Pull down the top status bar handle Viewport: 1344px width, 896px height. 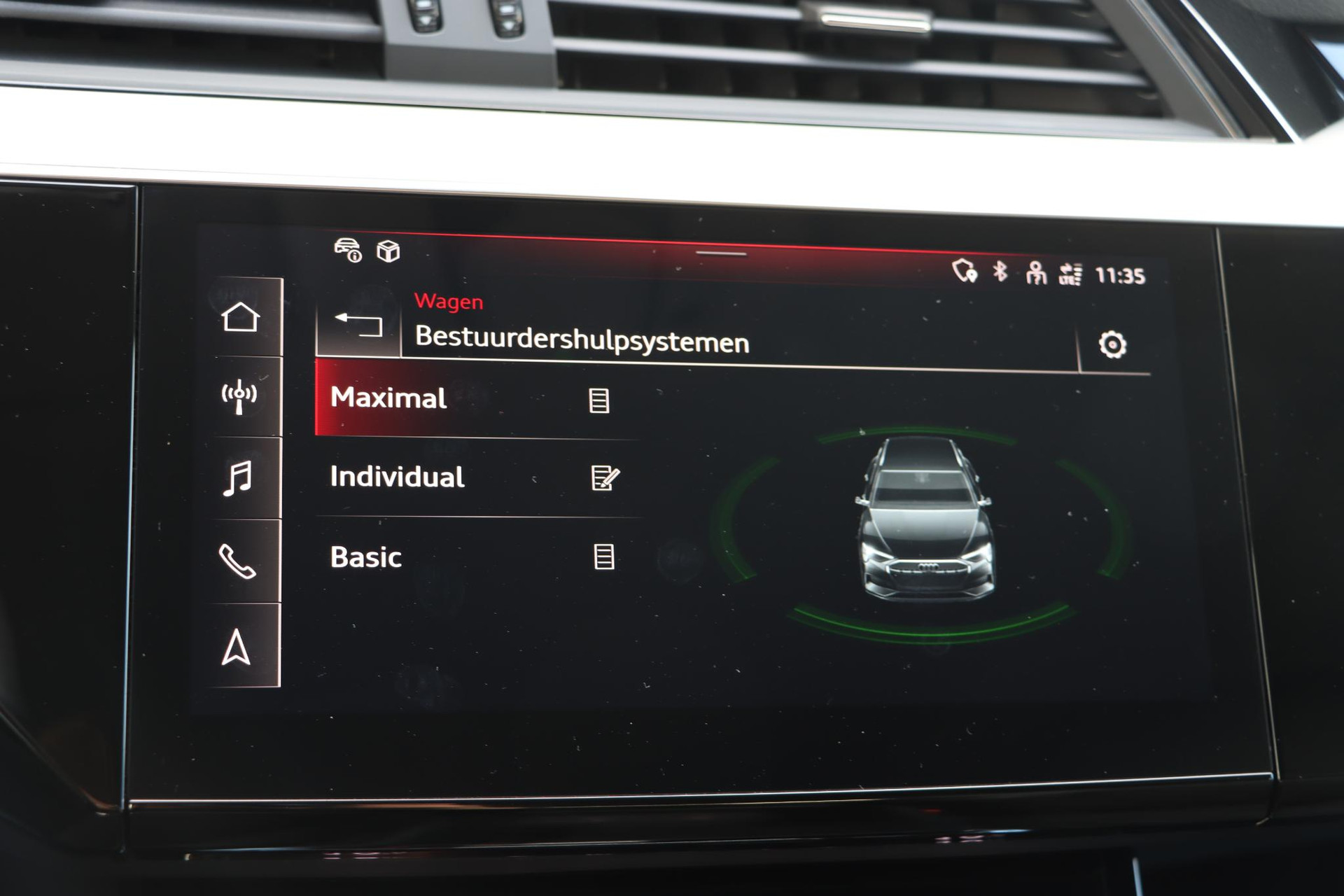721,254
